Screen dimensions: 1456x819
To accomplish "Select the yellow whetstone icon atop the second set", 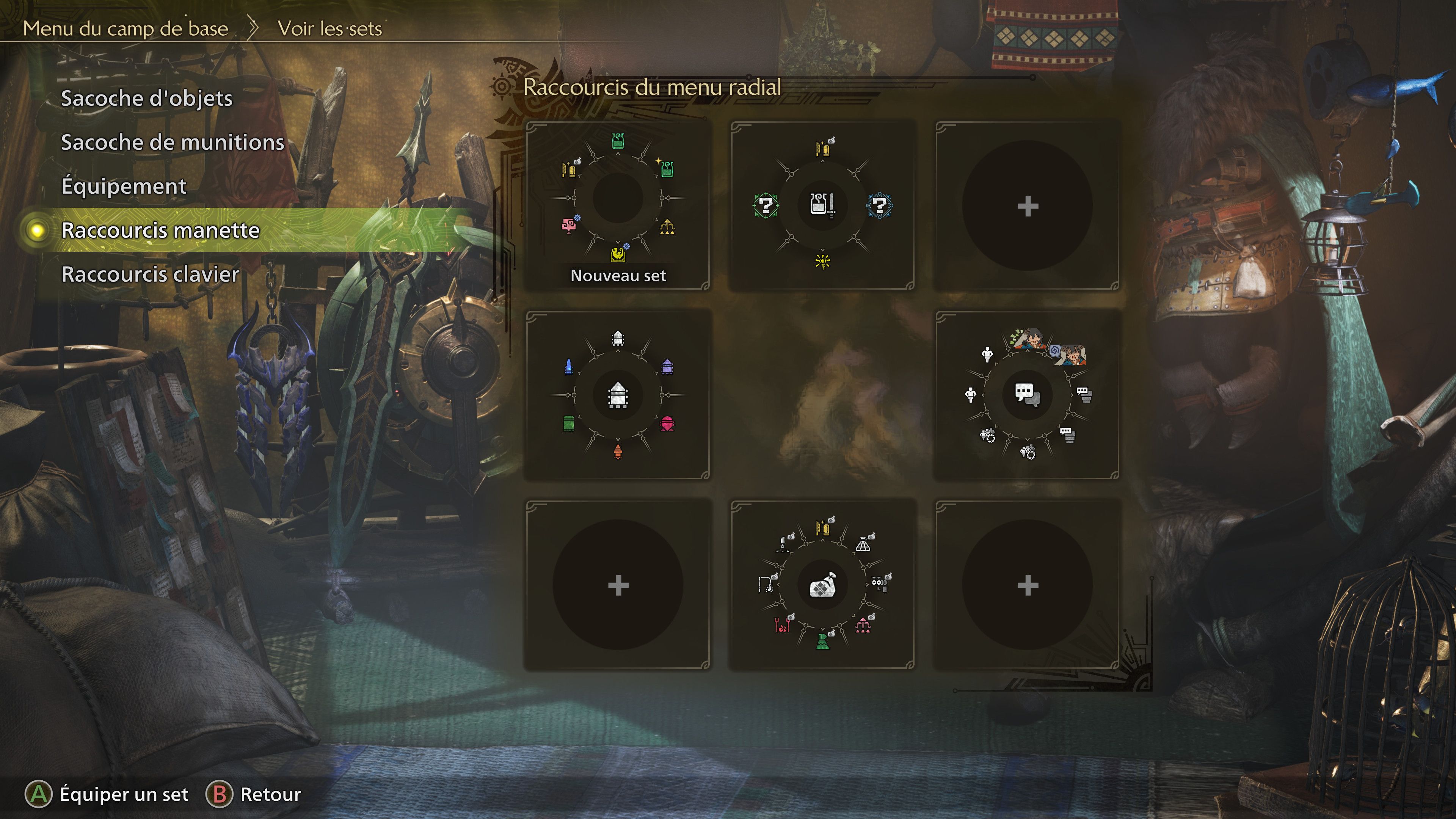I will point(824,149).
